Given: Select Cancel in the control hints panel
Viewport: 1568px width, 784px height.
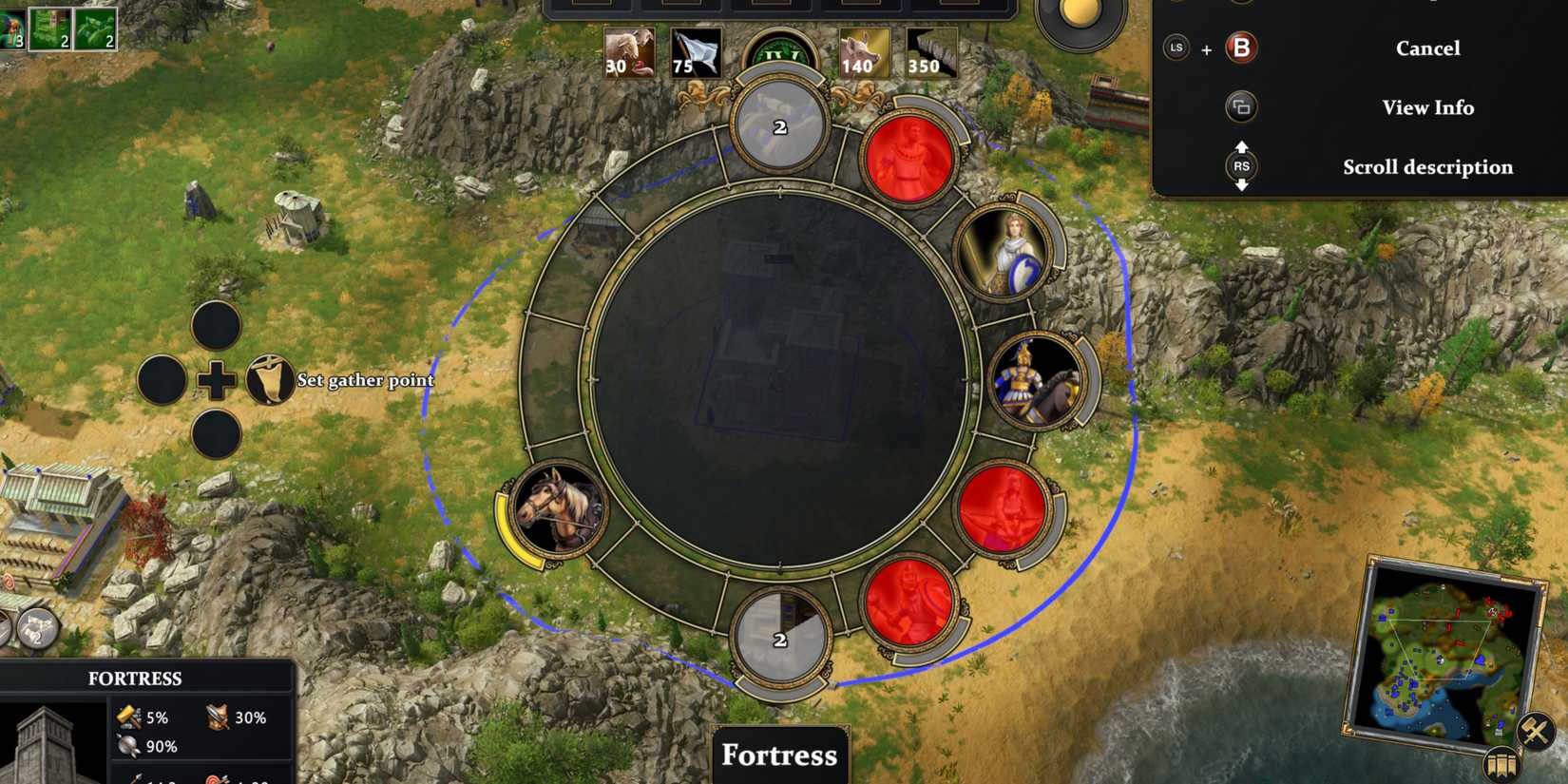Looking at the screenshot, I should pyautogui.click(x=1428, y=48).
